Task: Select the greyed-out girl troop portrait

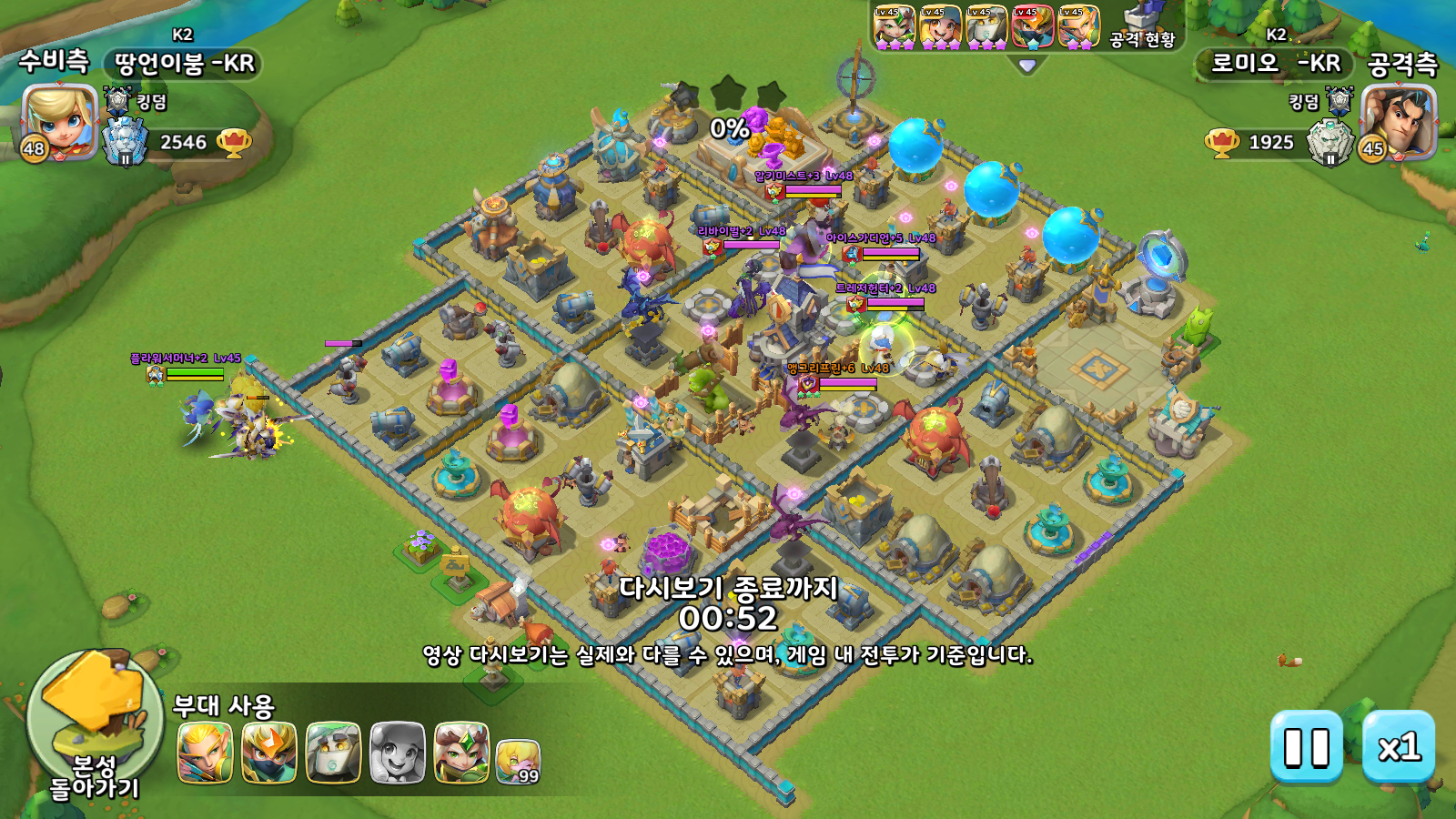Action: [398, 753]
